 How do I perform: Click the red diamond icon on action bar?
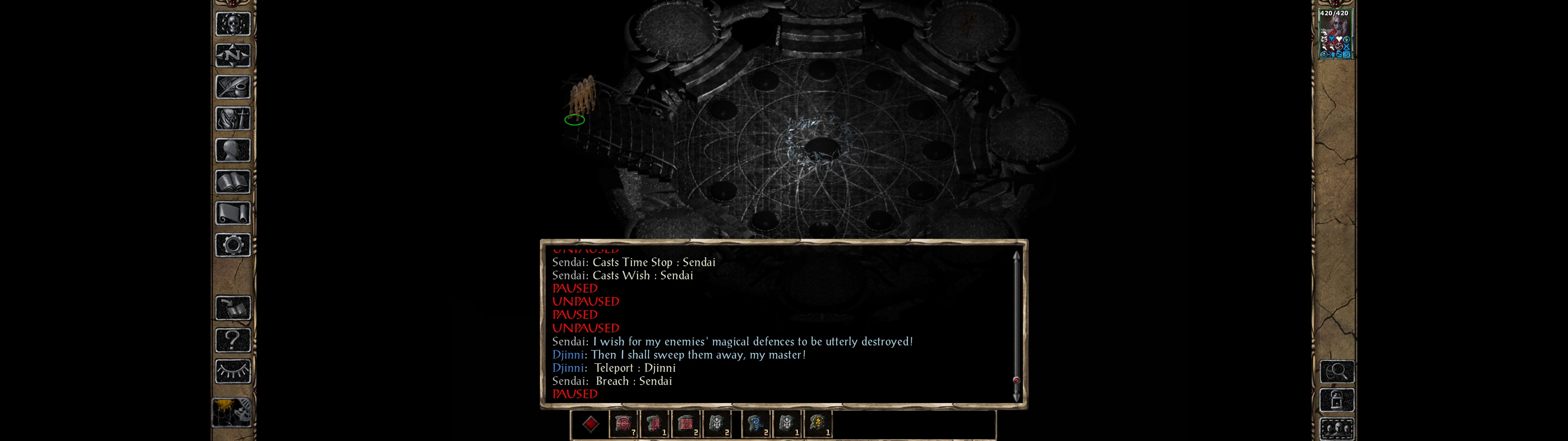coord(590,424)
